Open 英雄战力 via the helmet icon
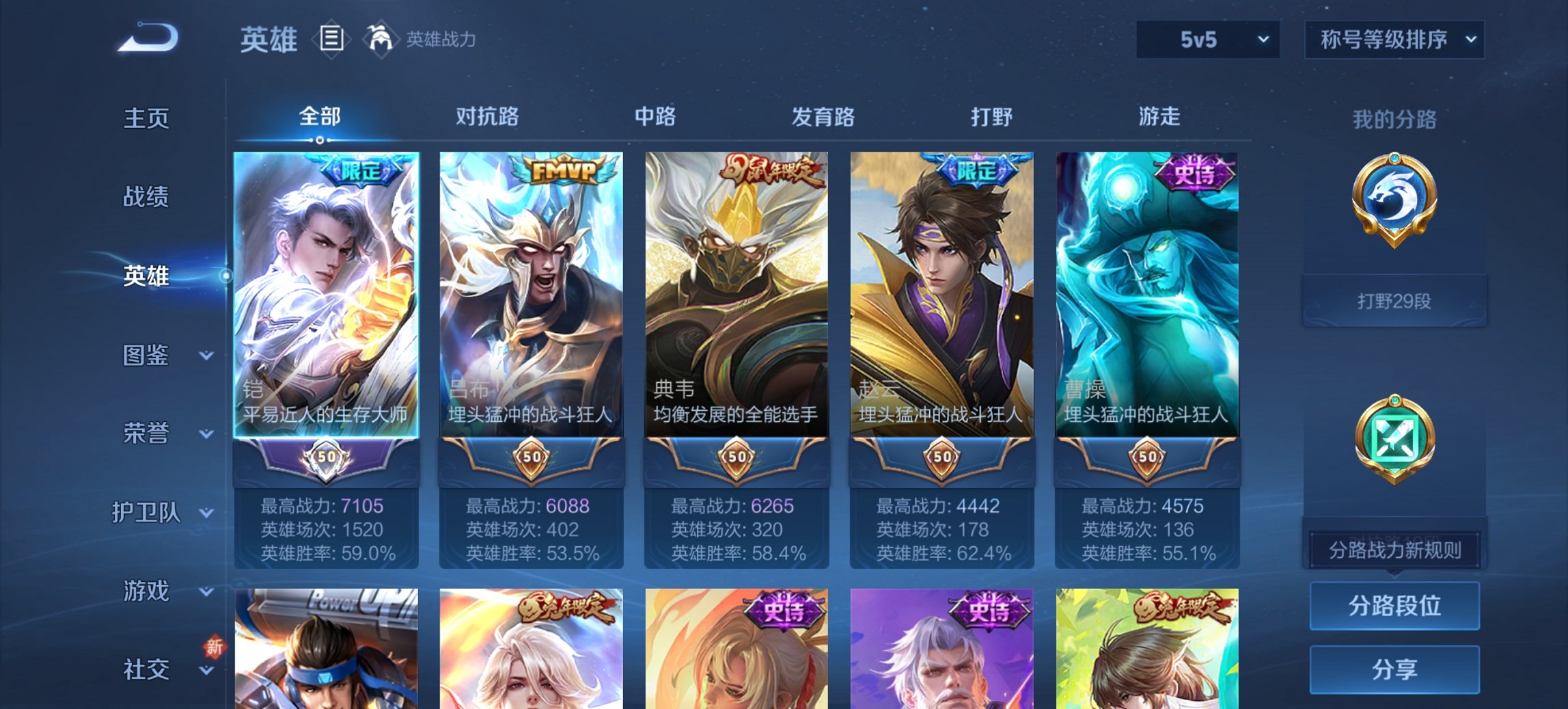The height and width of the screenshot is (709, 1568). (x=381, y=40)
